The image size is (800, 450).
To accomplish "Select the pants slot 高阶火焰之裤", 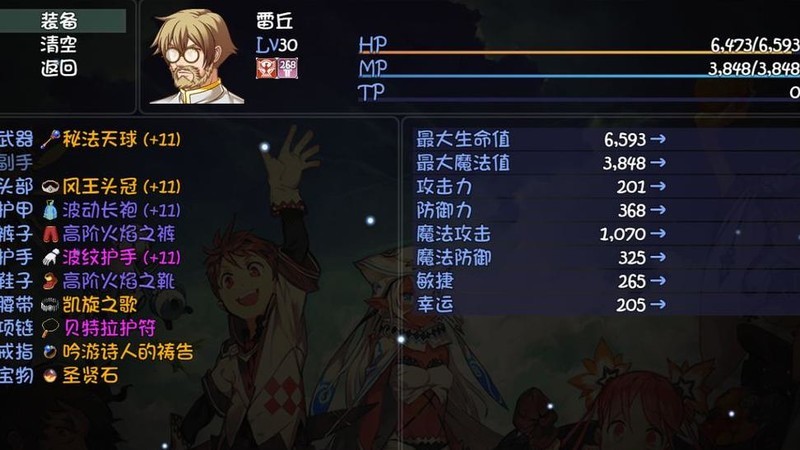I will coord(110,233).
